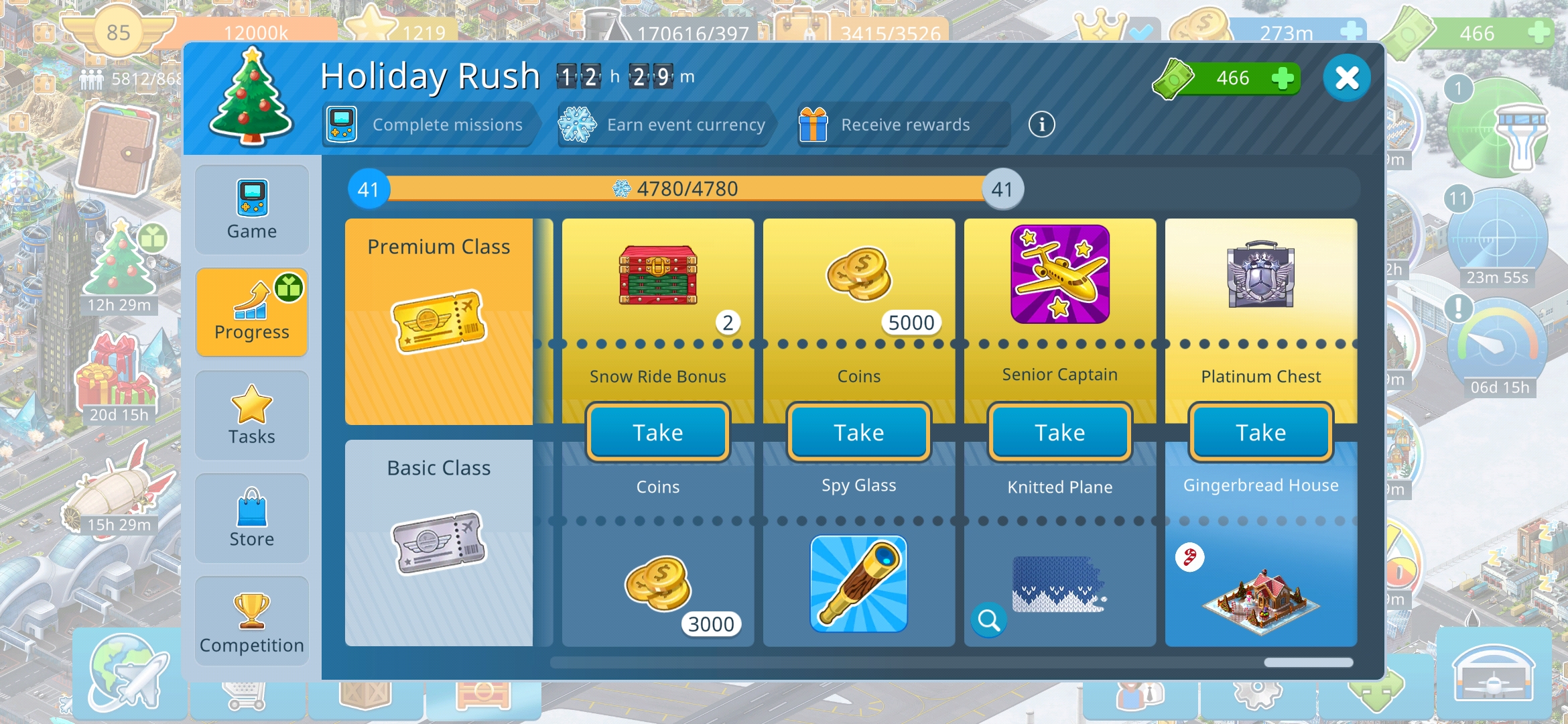1568x724 pixels.
Task: Take the 5000 Coins premium reward
Action: 859,432
